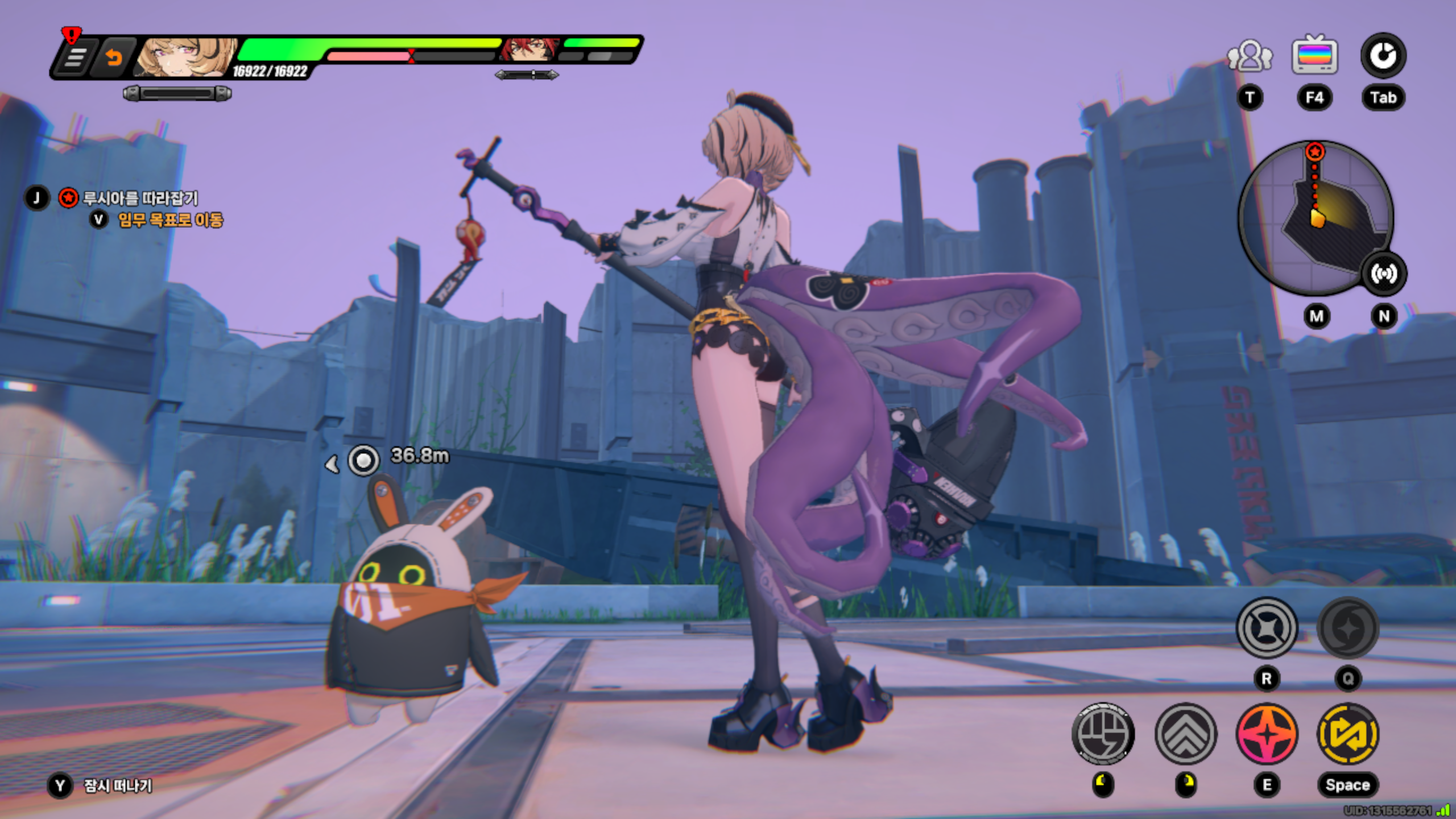Image resolution: width=1456 pixels, height=819 pixels.
Task: Click the minimap's red star objective marker
Action: pyautogui.click(x=1314, y=152)
